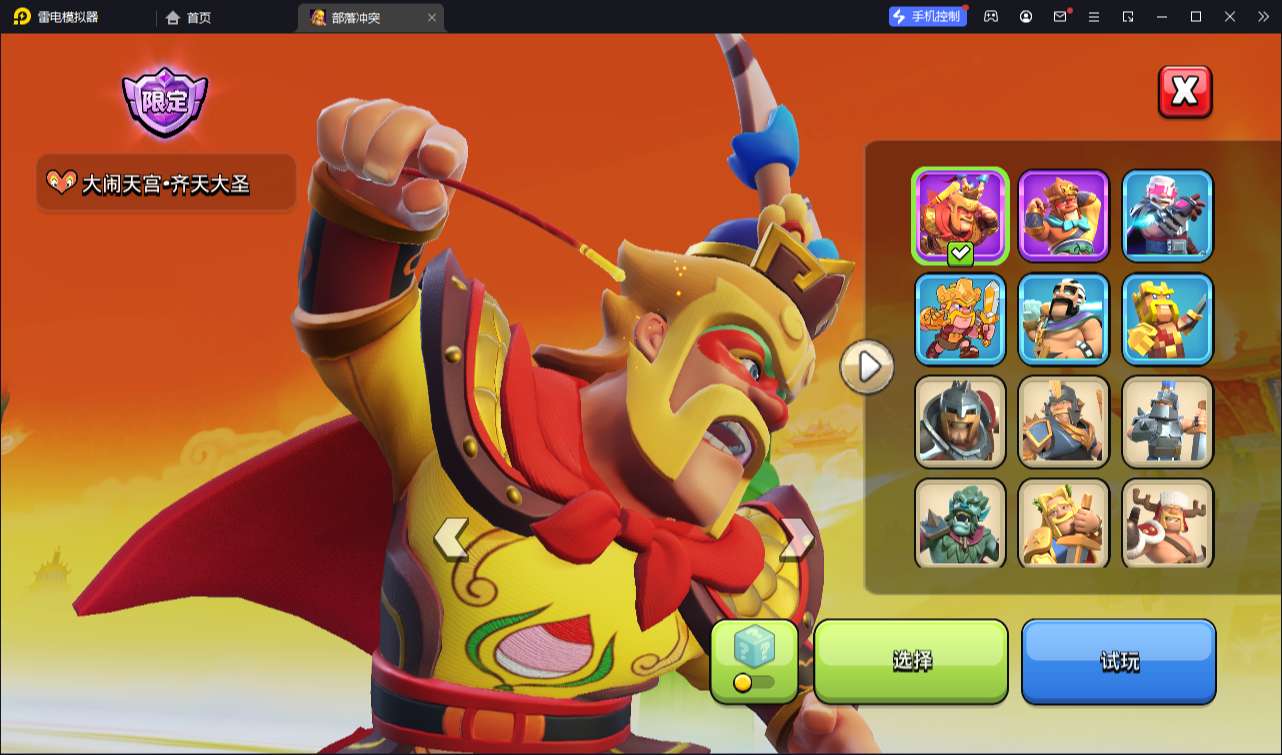Show the next skin with right chevron
This screenshot has width=1282, height=755.
pos(797,539)
